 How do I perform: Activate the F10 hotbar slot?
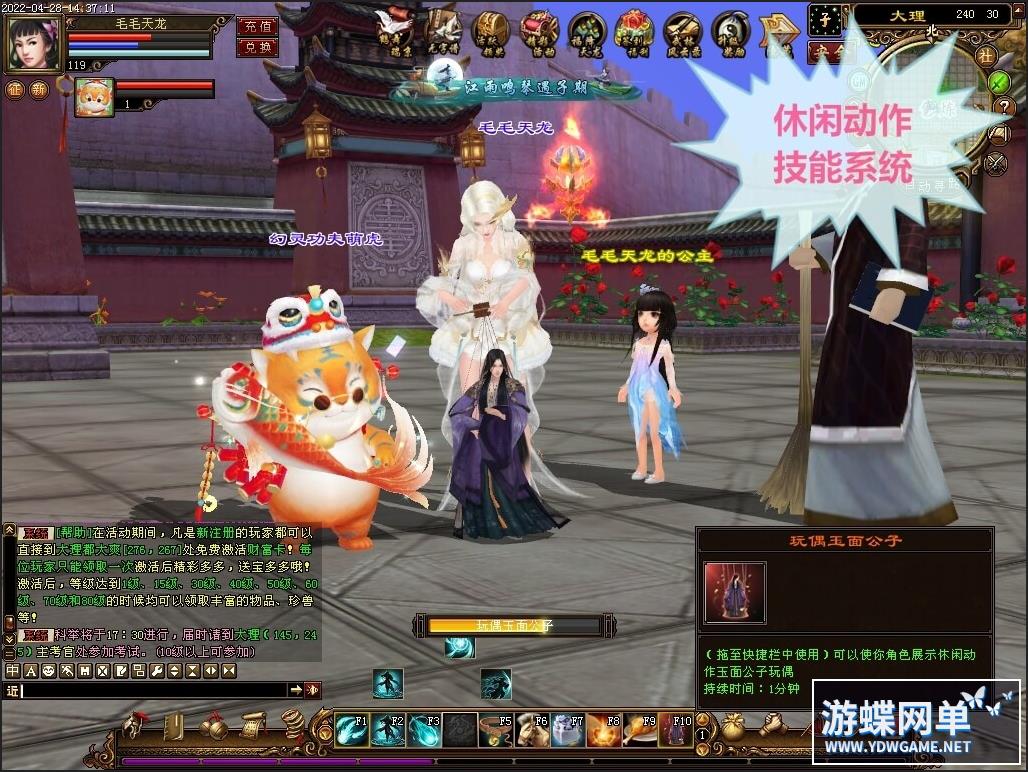[676, 730]
